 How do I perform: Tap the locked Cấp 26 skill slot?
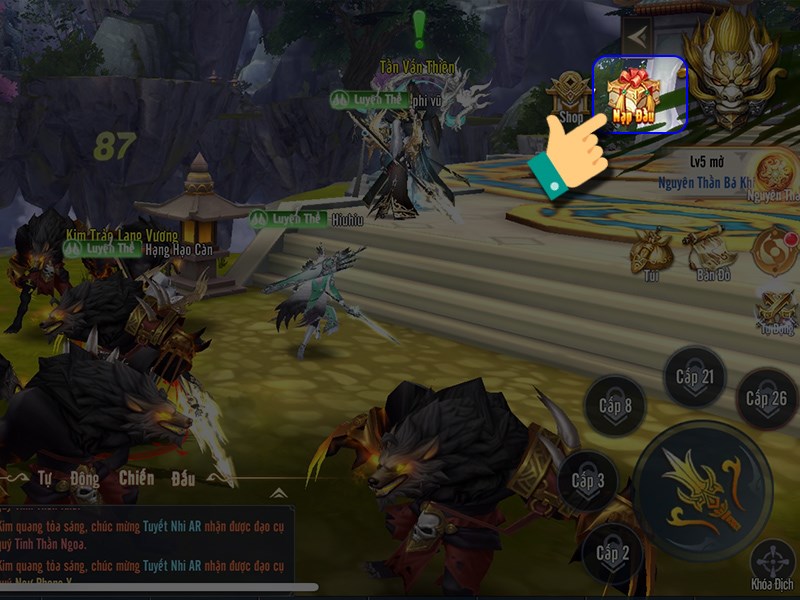pyautogui.click(x=767, y=399)
